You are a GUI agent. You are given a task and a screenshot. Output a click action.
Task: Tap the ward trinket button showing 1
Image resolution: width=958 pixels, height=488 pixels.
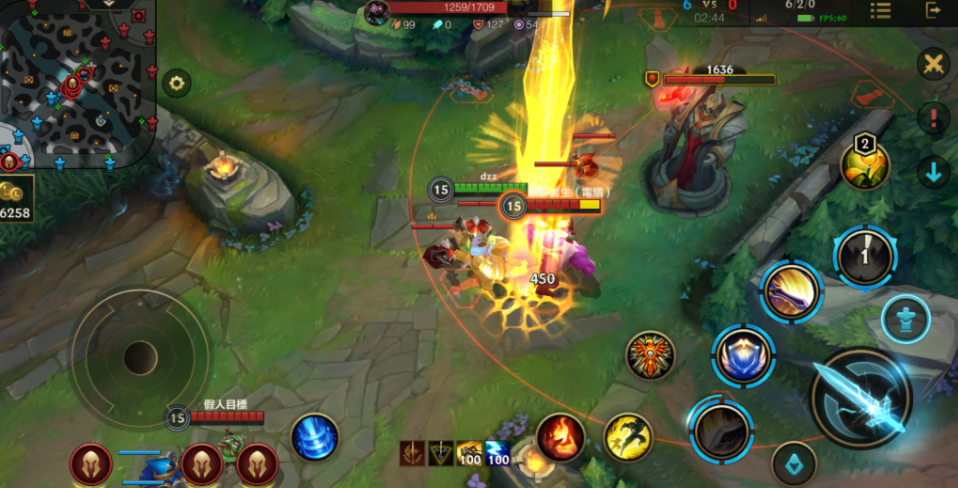coord(865,257)
